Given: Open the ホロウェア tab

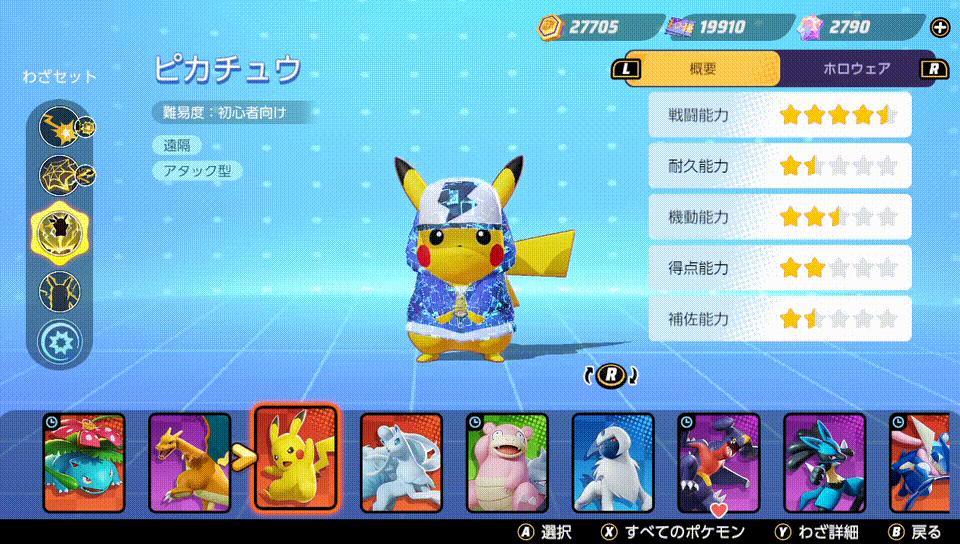Looking at the screenshot, I should [x=856, y=69].
